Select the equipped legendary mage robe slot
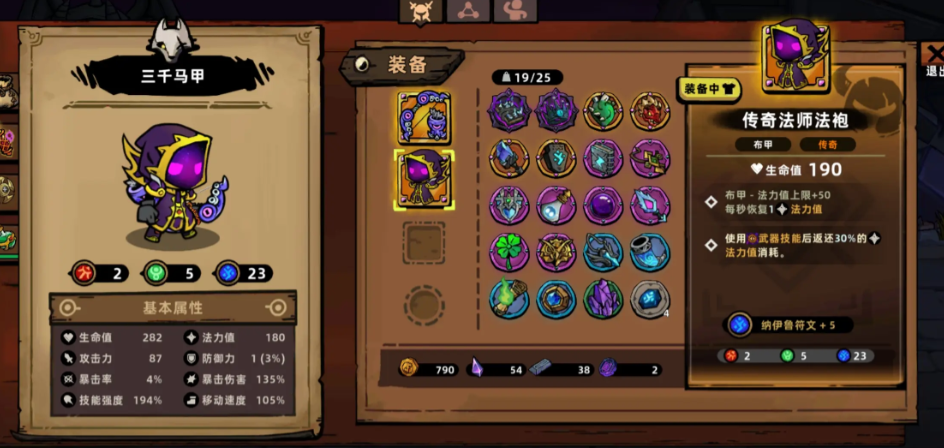Image resolution: width=944 pixels, height=448 pixels. click(424, 179)
